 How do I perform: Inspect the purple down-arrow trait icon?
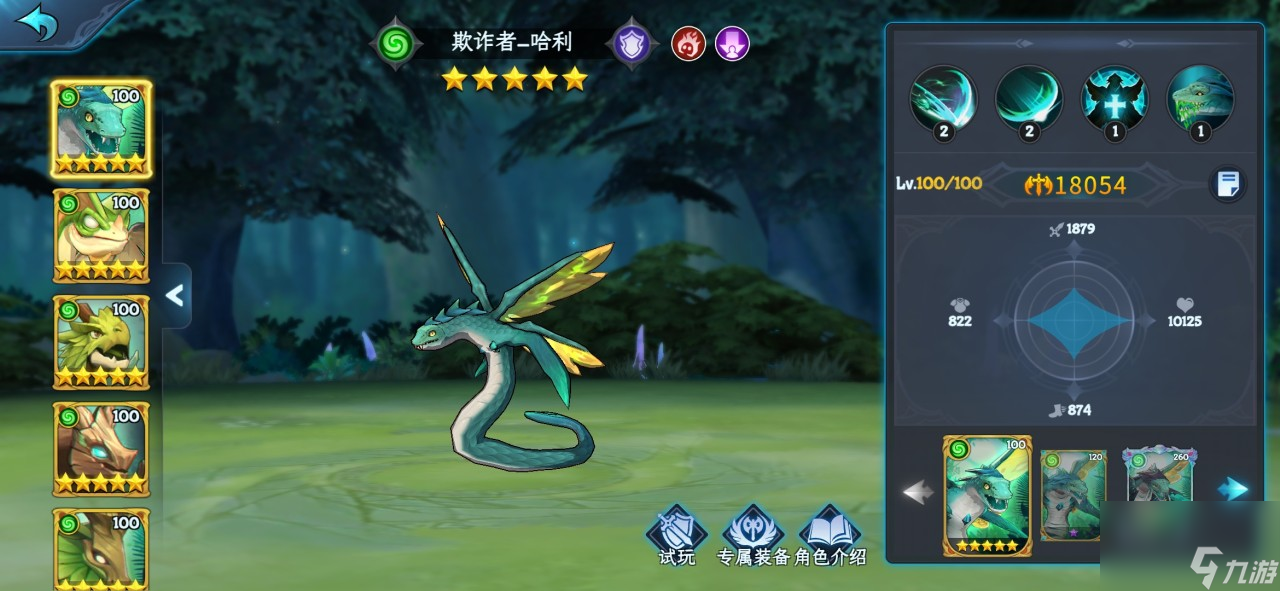point(732,44)
